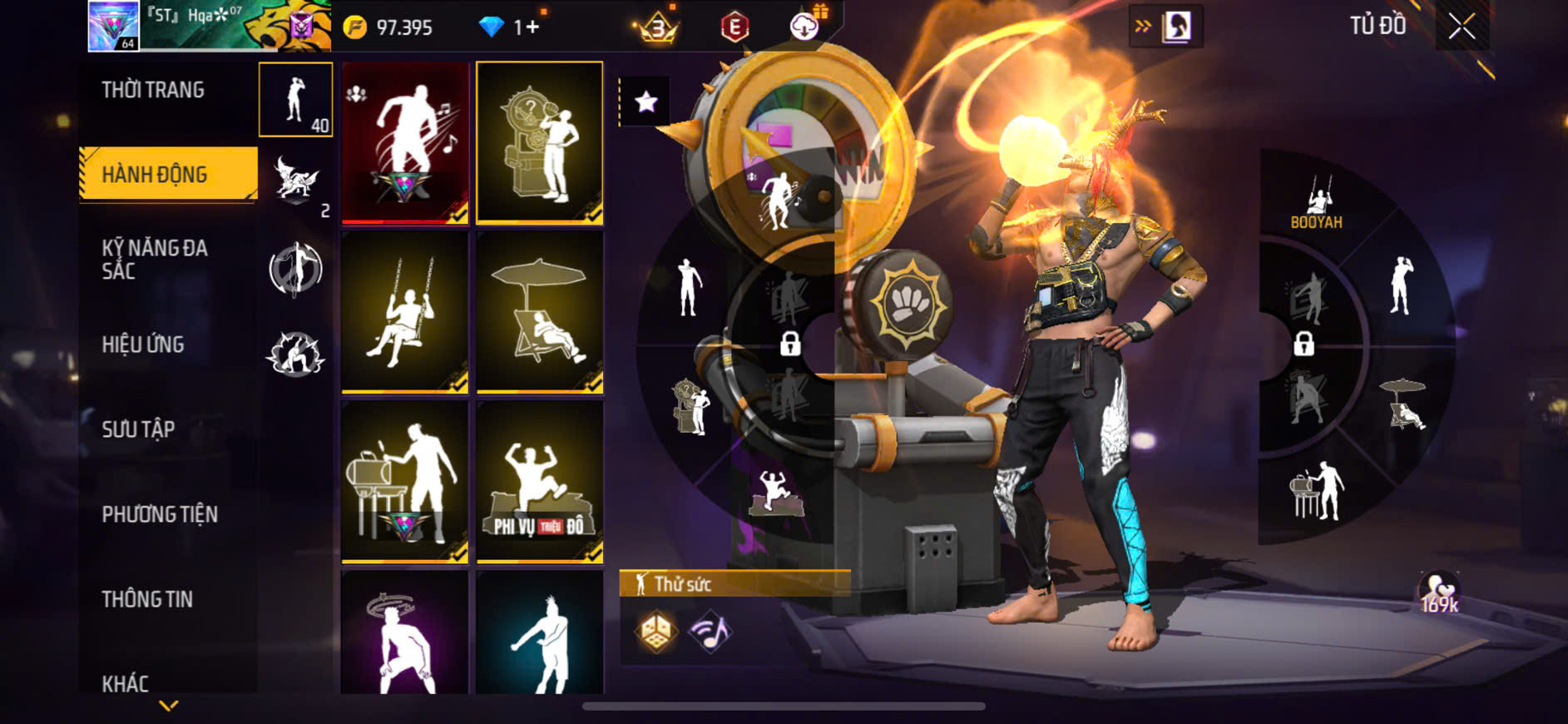Viewport: 1568px width, 724px height.
Task: Select the Booyah slot on emote wheel
Action: point(1316,206)
